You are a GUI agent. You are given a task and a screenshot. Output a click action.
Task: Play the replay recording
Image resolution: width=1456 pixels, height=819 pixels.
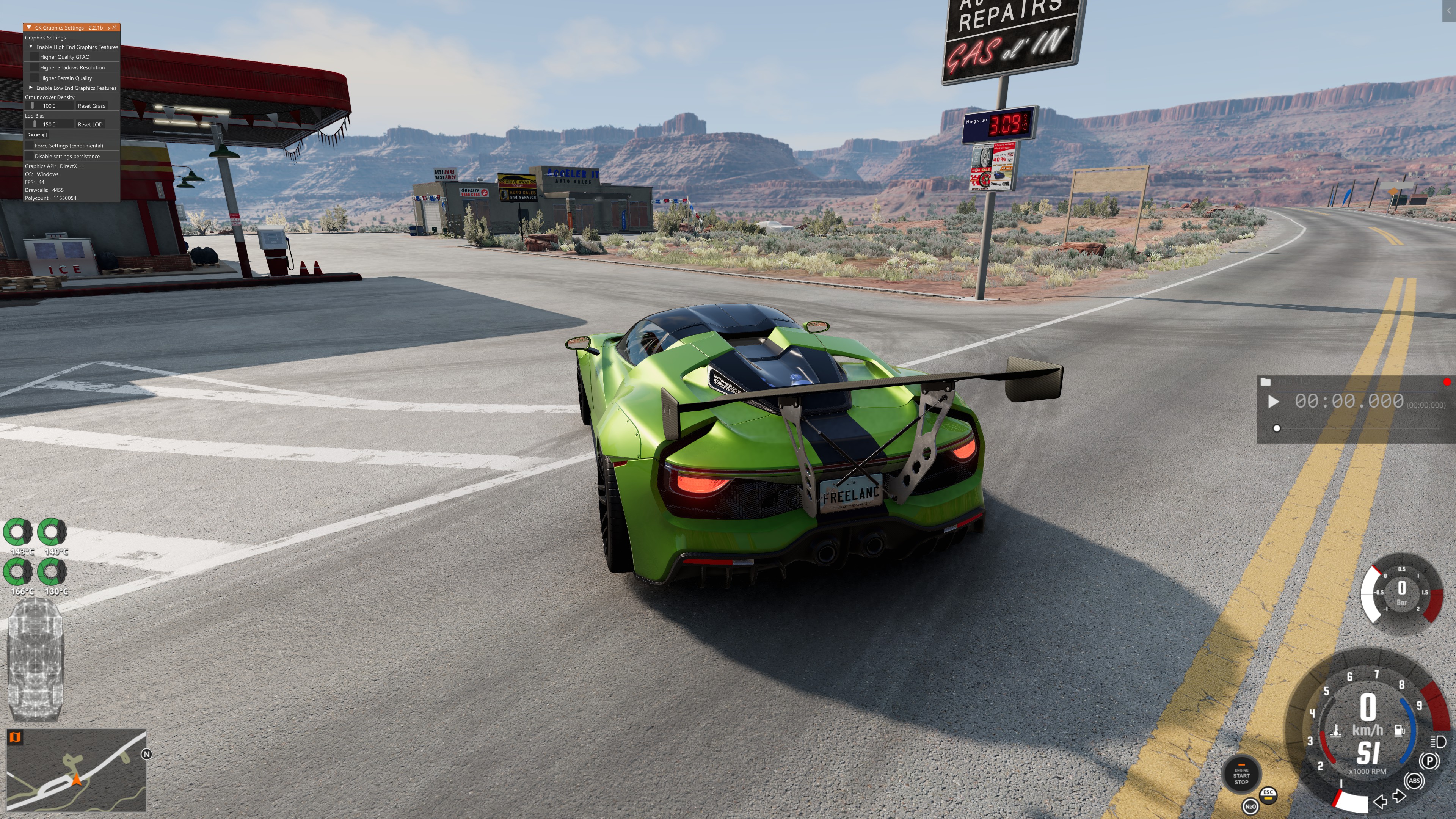point(1274,402)
